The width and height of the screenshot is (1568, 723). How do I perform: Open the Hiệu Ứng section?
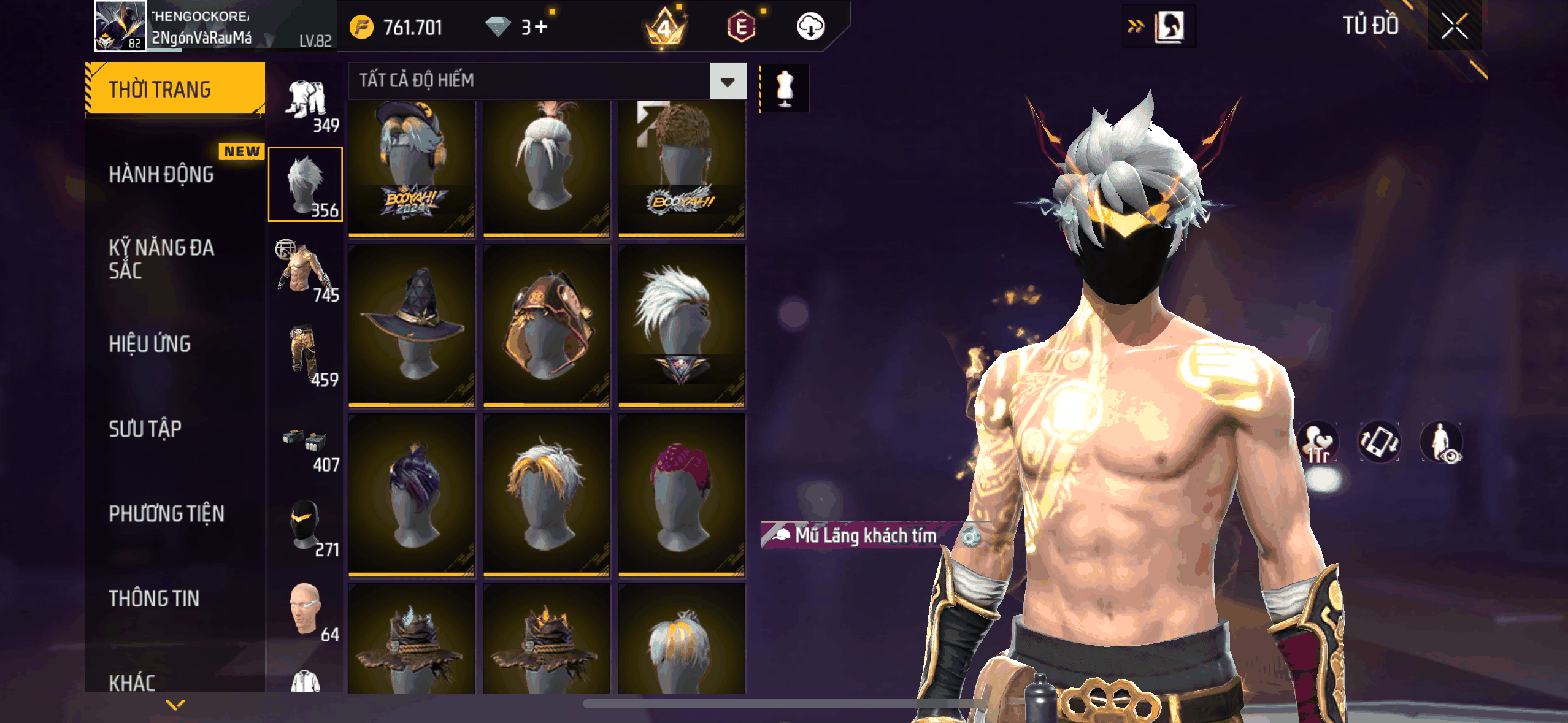pos(150,344)
